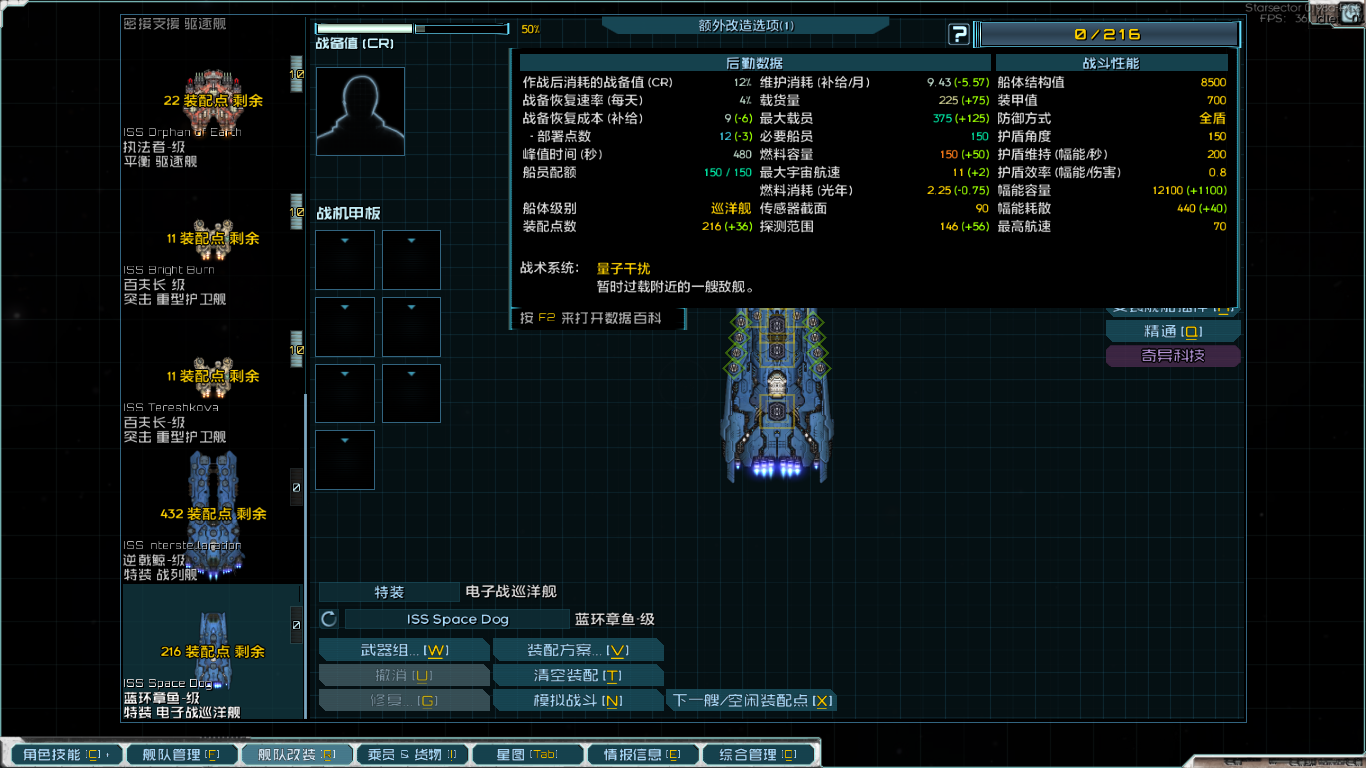Switch to the 星图 [Tab] tab
Screen dimensions: 1366x768
[x=527, y=754]
